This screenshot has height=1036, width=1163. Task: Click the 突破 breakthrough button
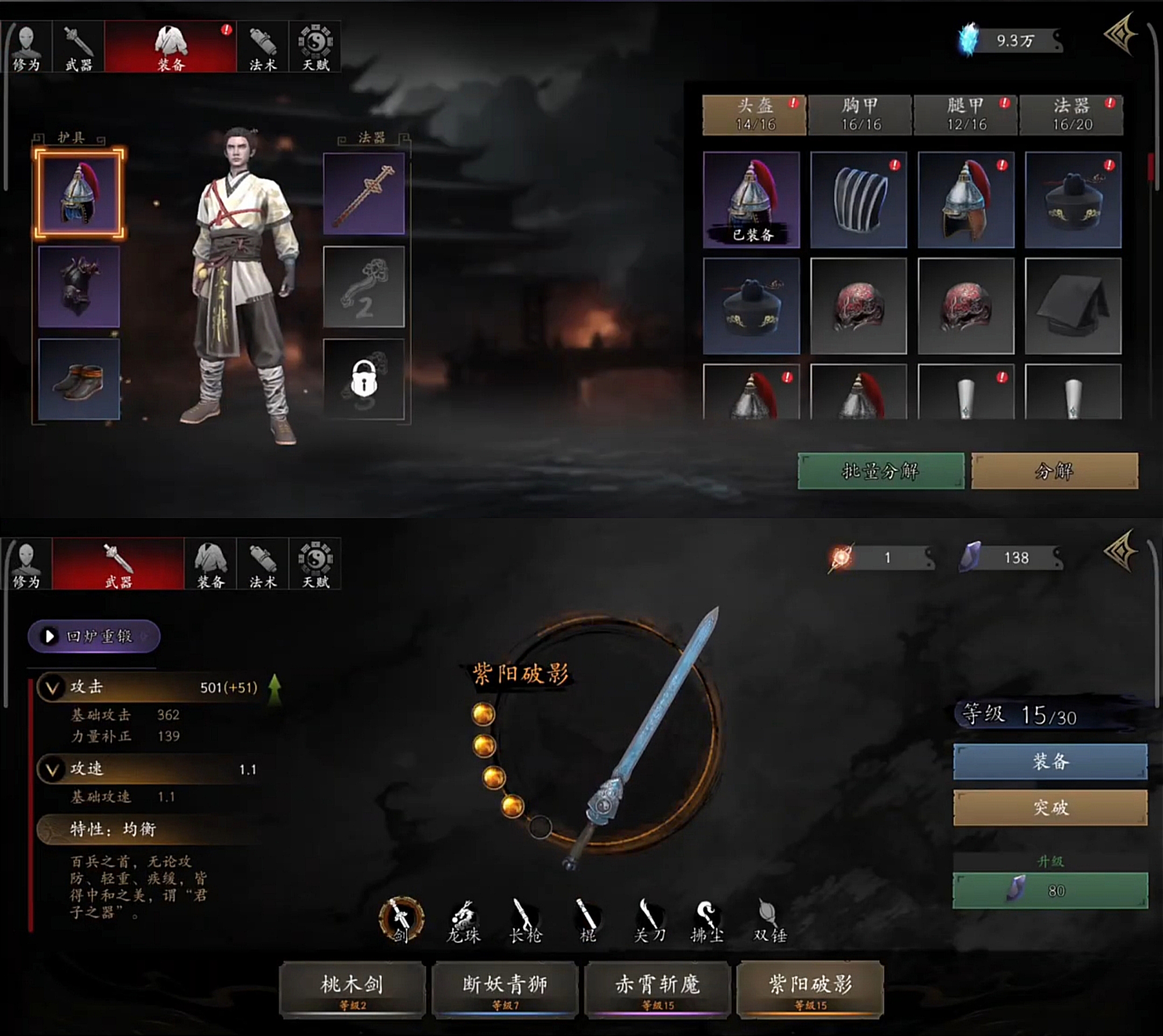click(x=1050, y=807)
